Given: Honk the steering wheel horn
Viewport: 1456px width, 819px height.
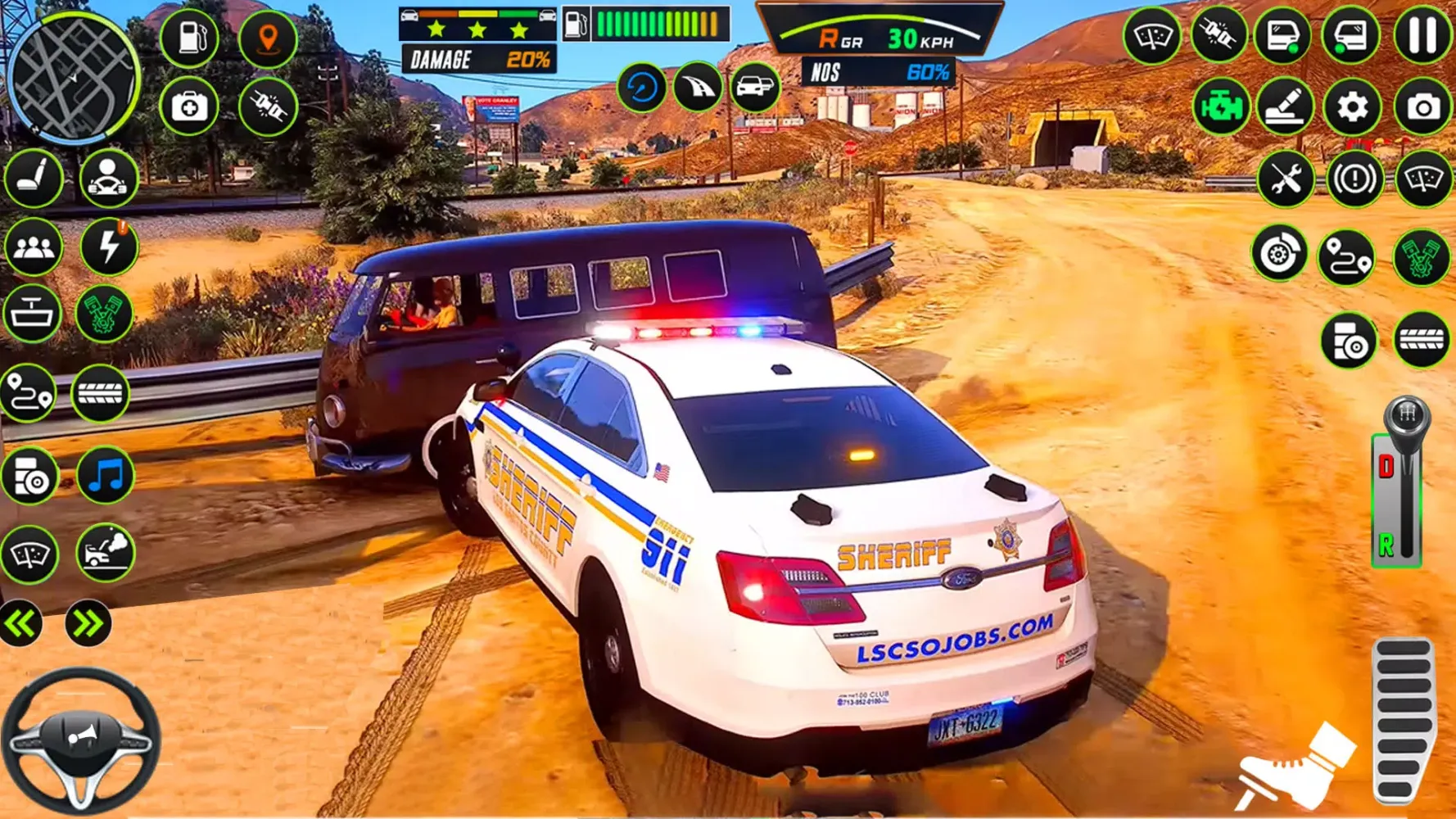Looking at the screenshot, I should (x=81, y=739).
